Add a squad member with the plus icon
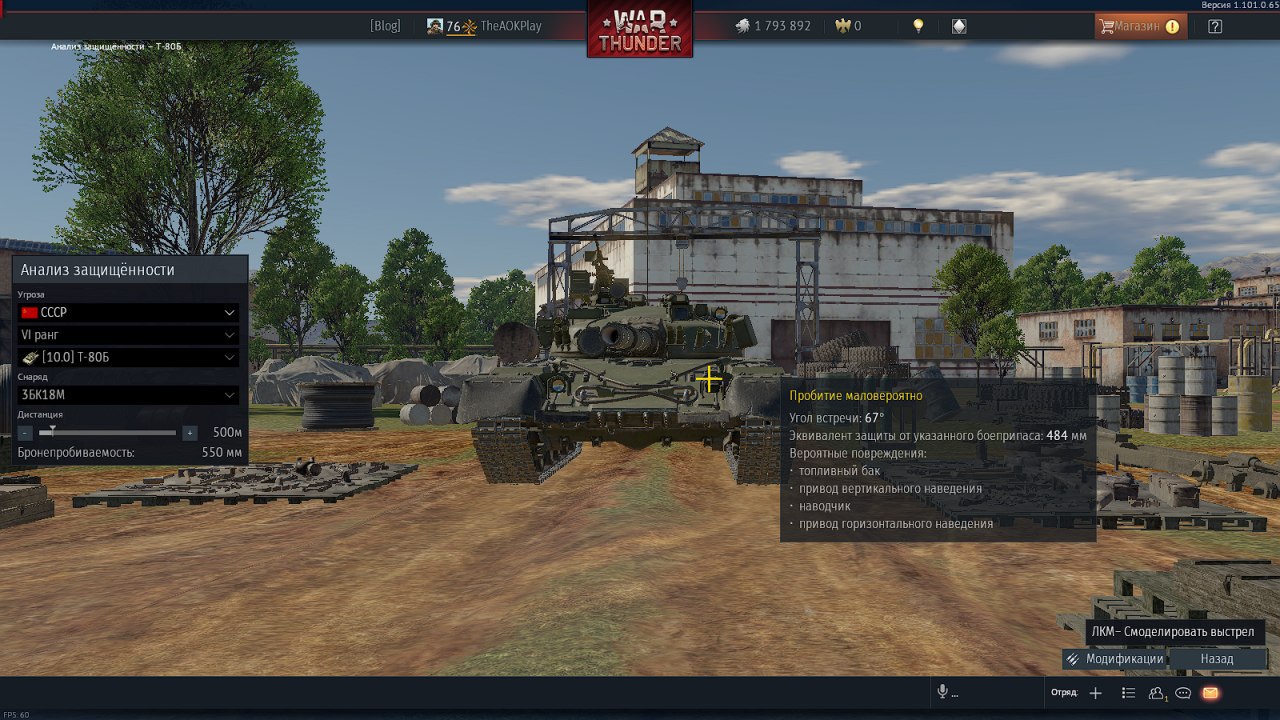The image size is (1280, 720). 1095,693
